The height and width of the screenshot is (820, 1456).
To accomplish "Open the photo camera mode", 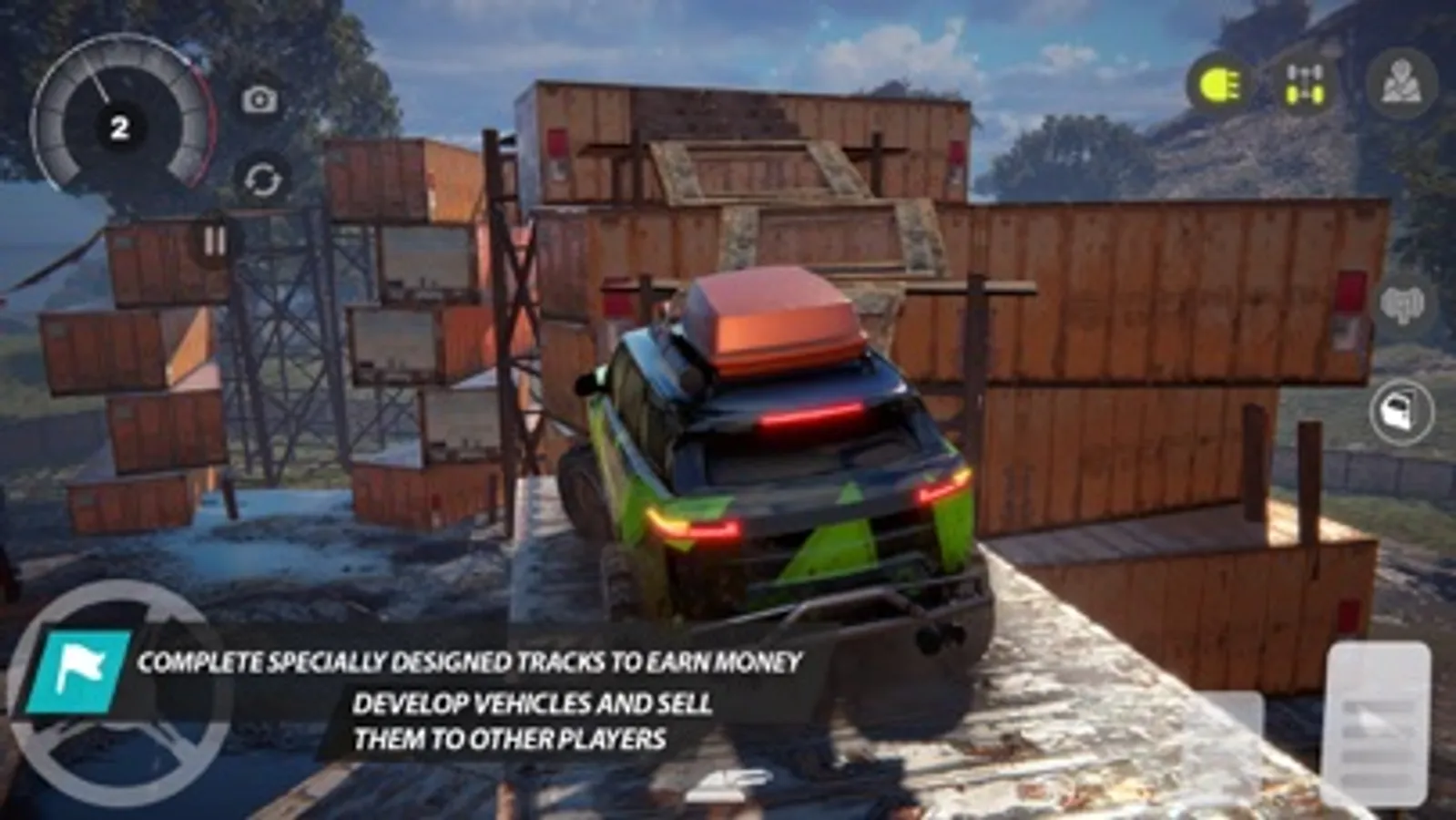I will [x=260, y=100].
